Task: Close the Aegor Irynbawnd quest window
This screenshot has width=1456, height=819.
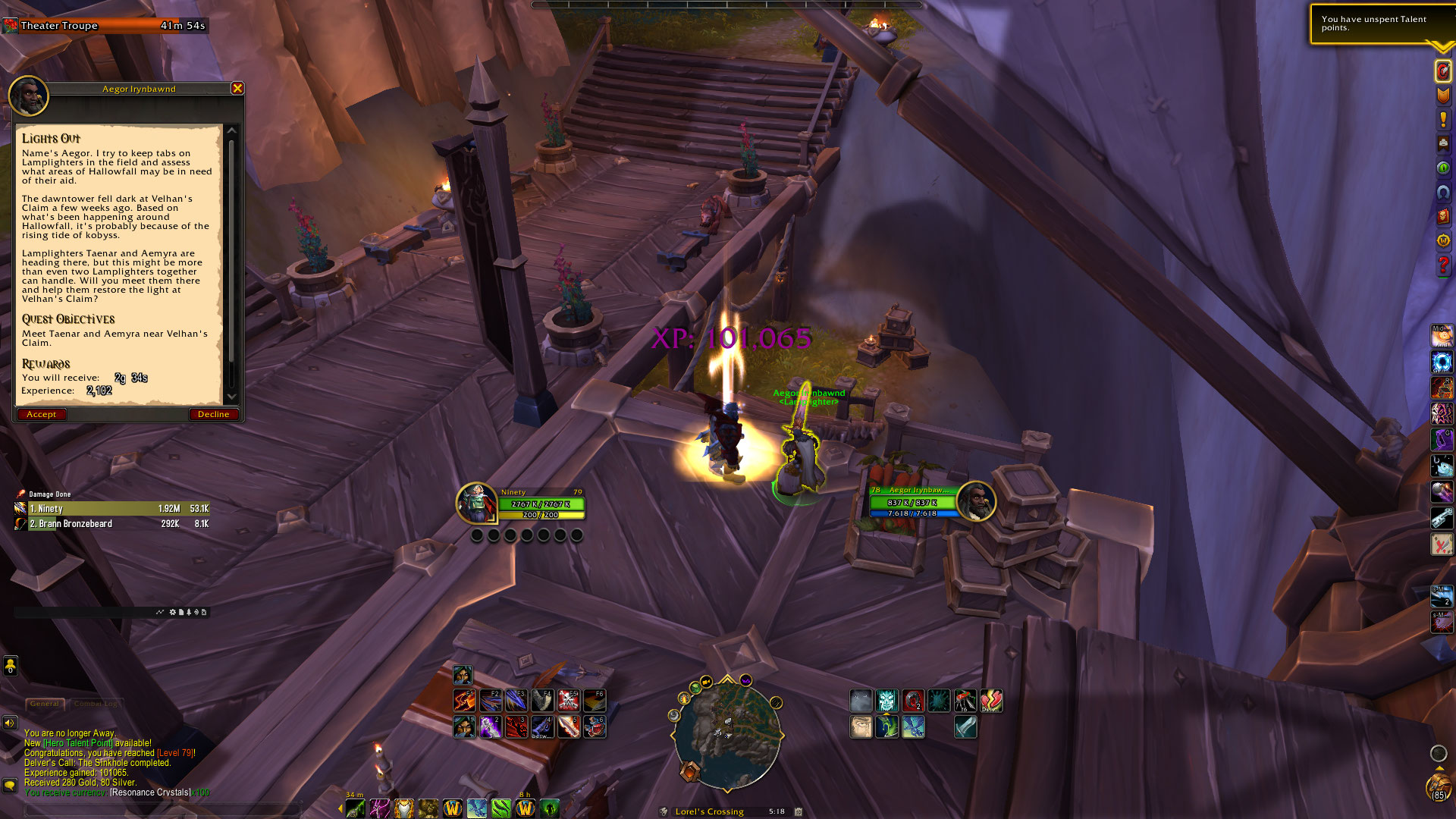Action: [237, 89]
